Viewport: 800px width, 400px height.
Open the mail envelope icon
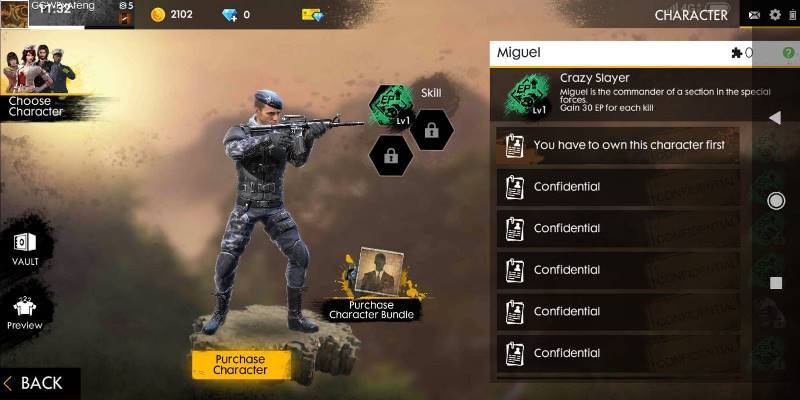754,15
